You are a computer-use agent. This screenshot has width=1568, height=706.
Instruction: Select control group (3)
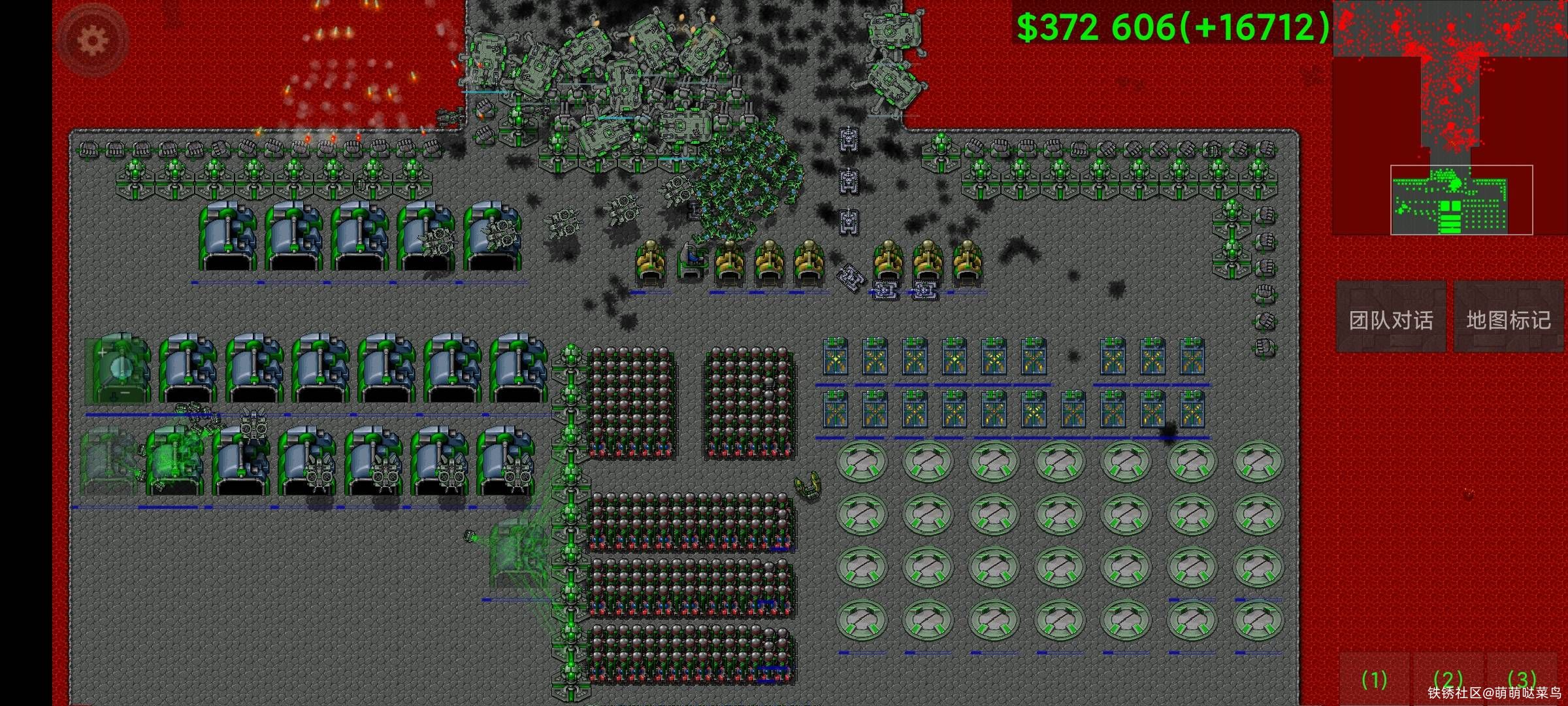pyautogui.click(x=1522, y=680)
